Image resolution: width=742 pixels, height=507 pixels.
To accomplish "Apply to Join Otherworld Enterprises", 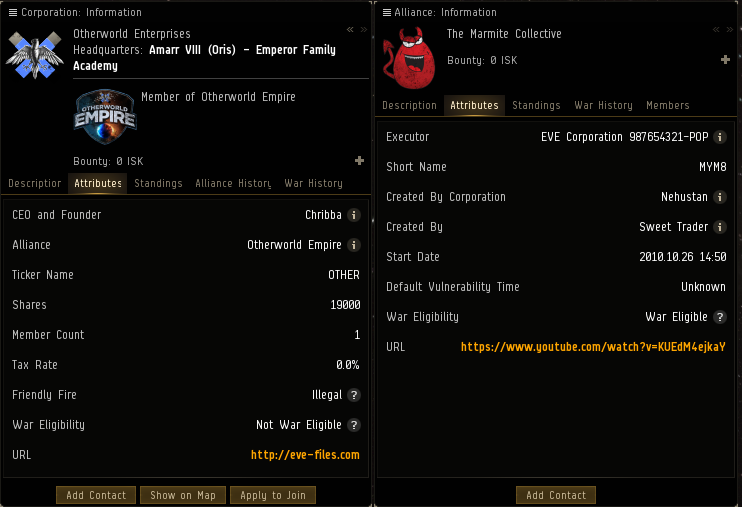I will point(273,495).
